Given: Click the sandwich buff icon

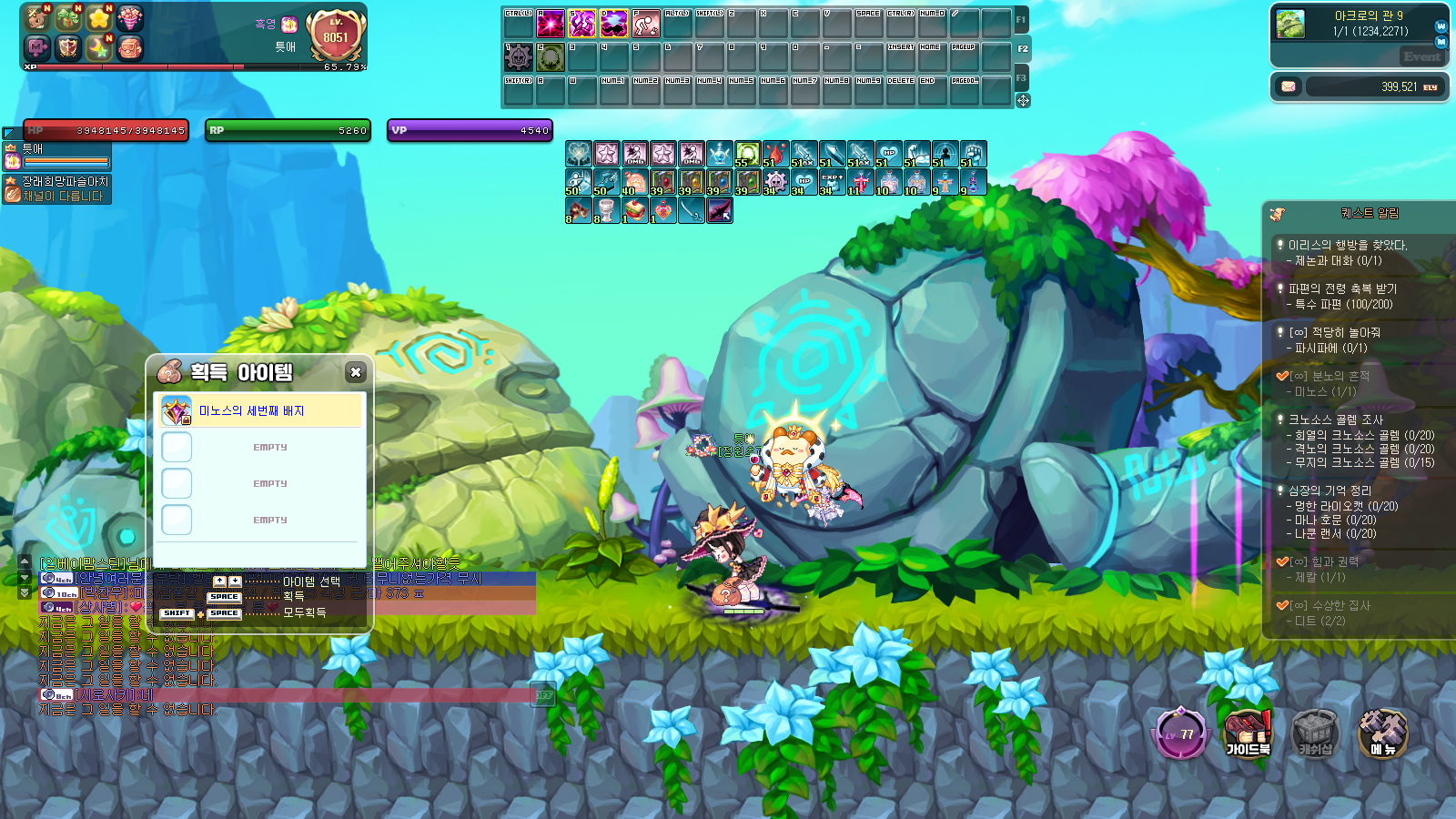Looking at the screenshot, I should point(635,211).
